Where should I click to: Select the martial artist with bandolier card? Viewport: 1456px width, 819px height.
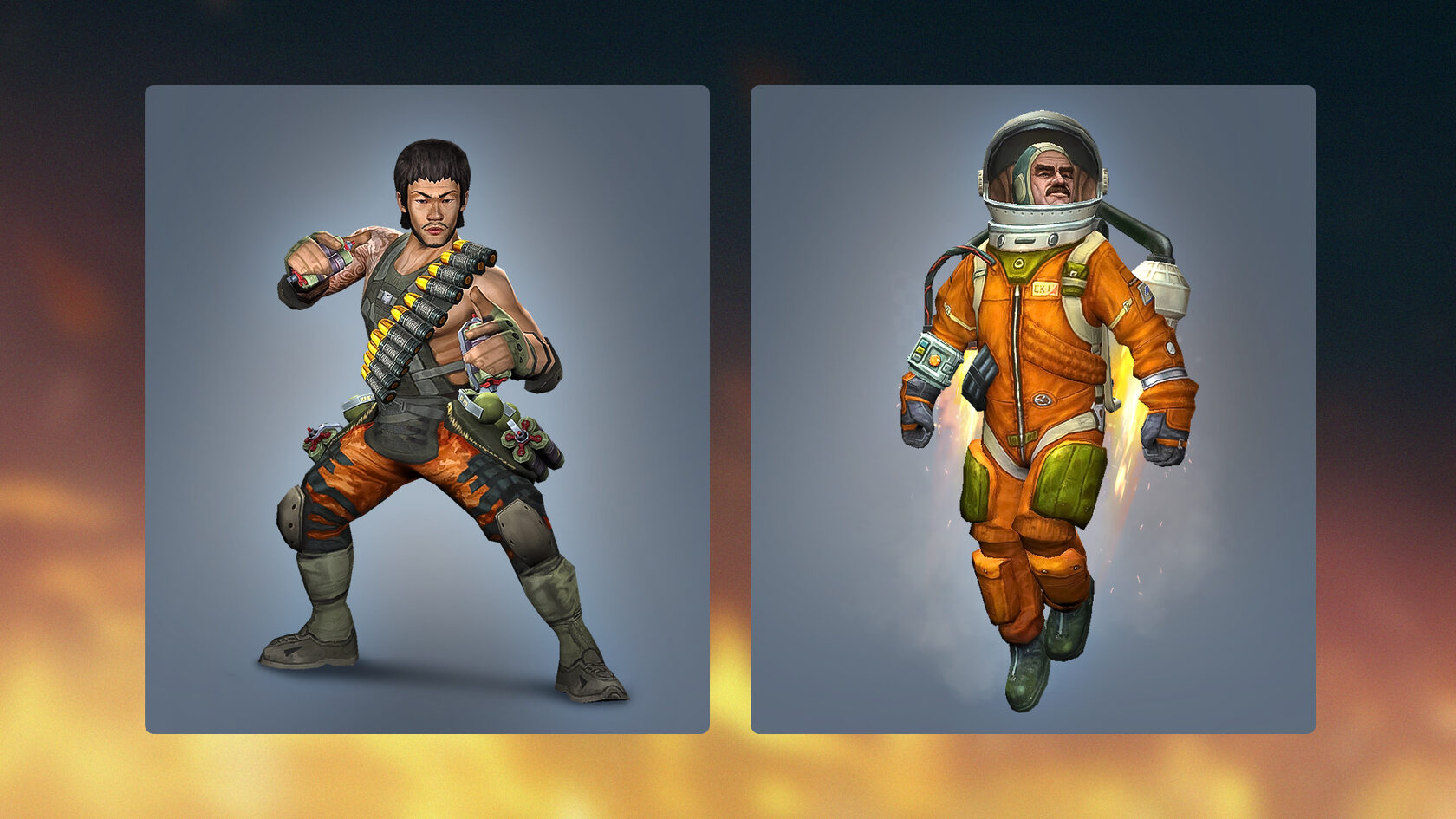[426, 409]
